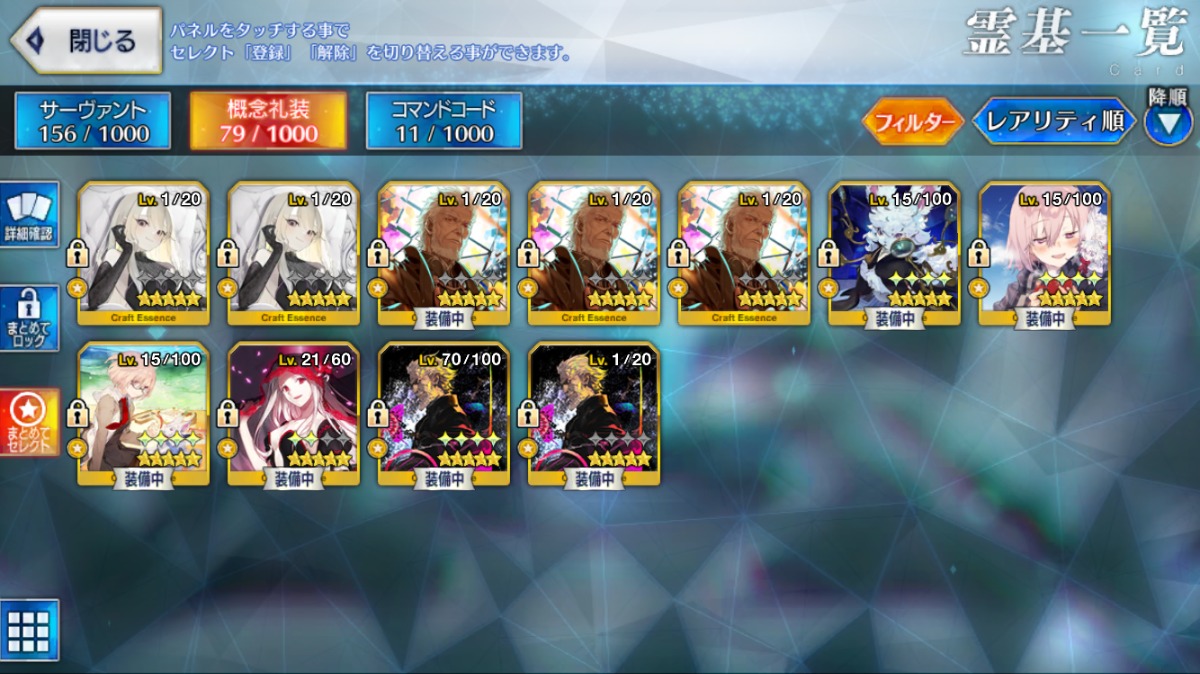Switch to the サーヴァント tab
The width and height of the screenshot is (1200, 674).
93,121
